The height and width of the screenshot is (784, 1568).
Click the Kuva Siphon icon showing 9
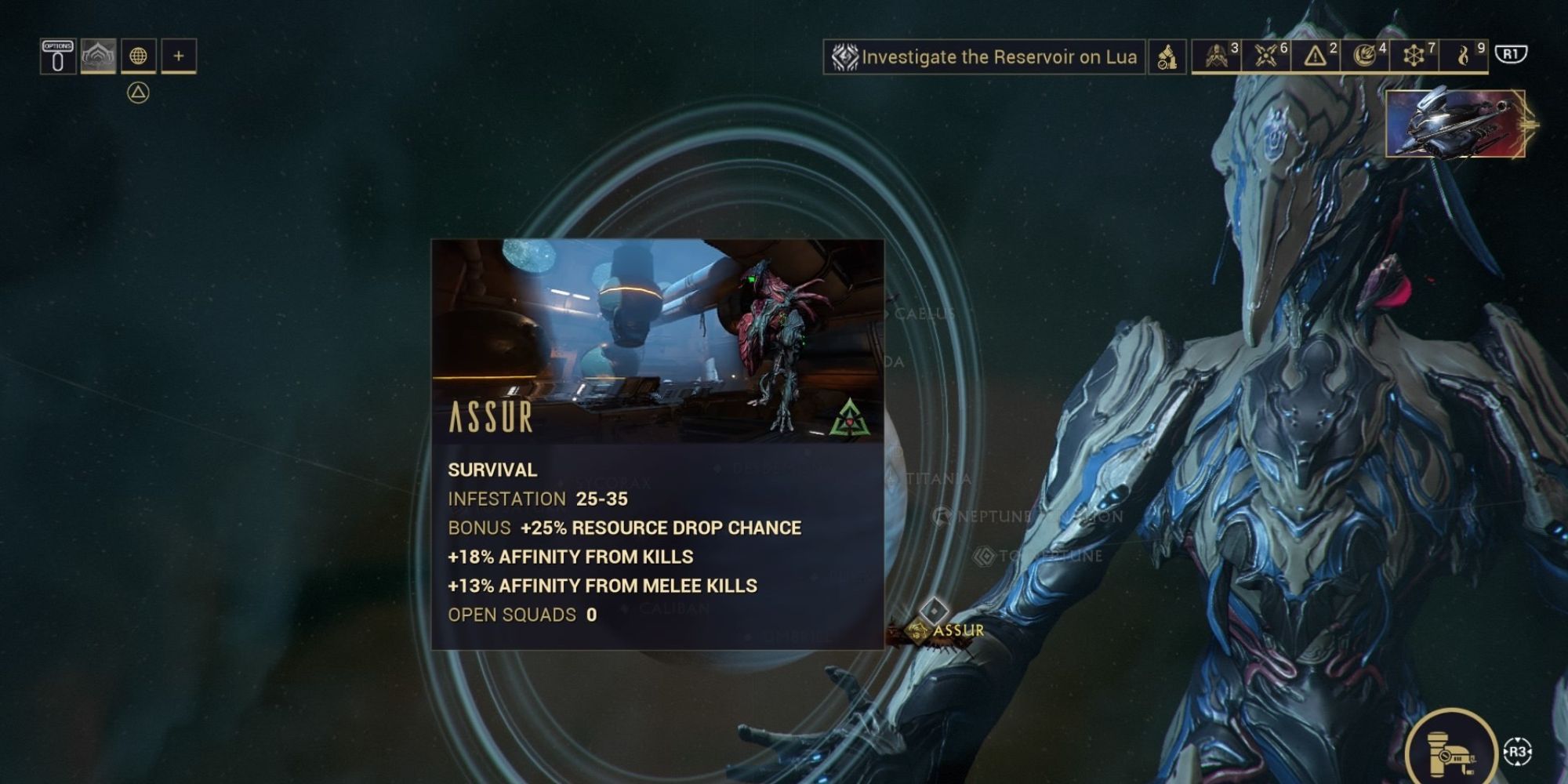(1463, 56)
